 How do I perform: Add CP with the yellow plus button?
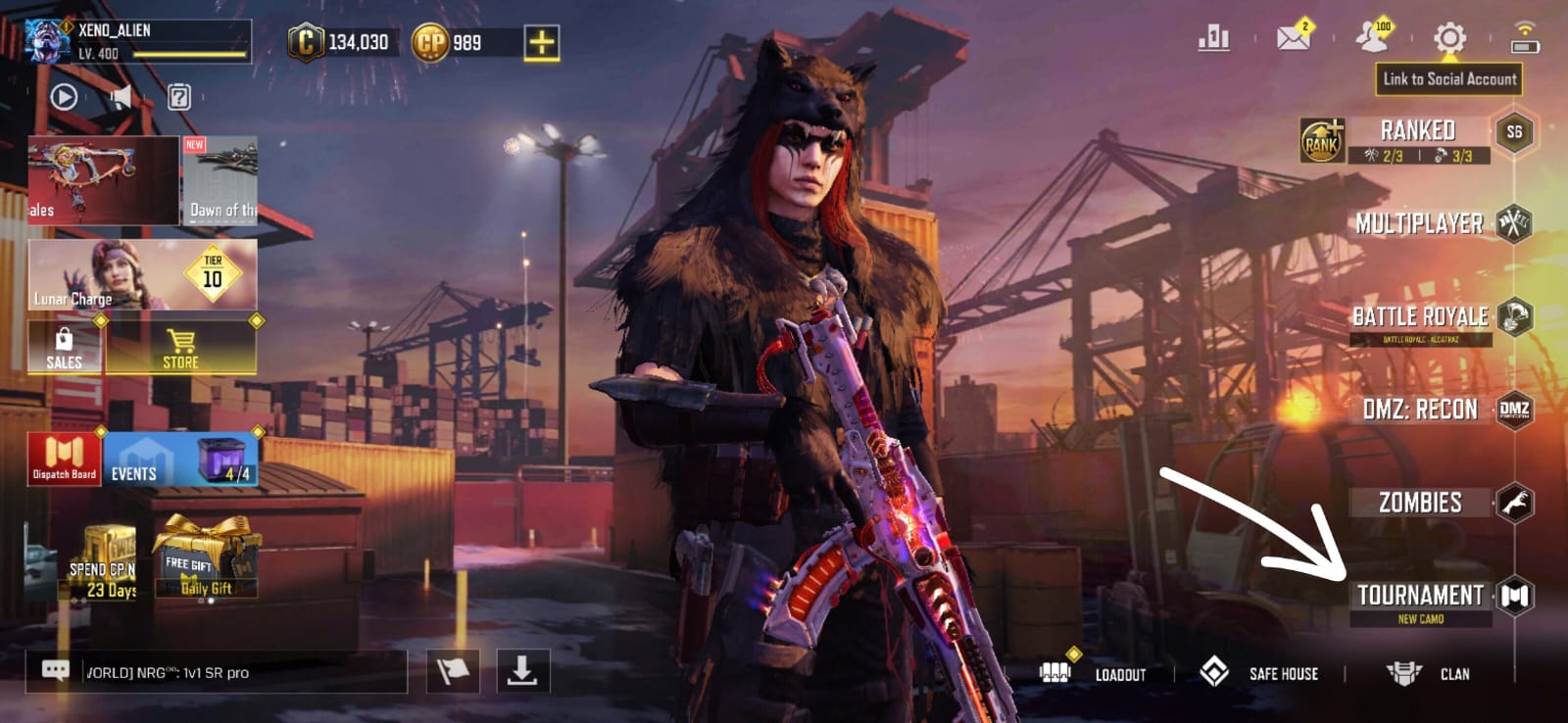541,42
